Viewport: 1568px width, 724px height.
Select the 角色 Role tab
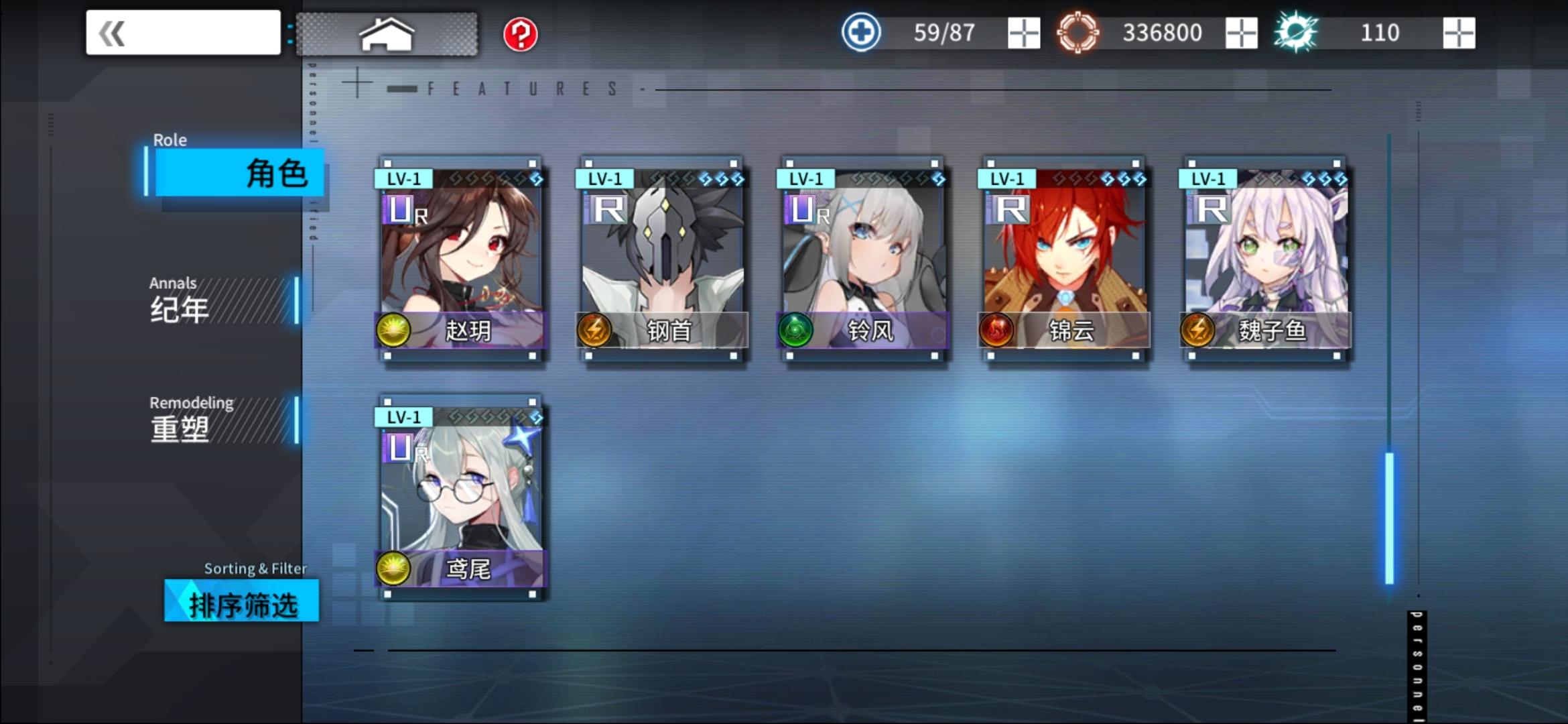pos(239,173)
